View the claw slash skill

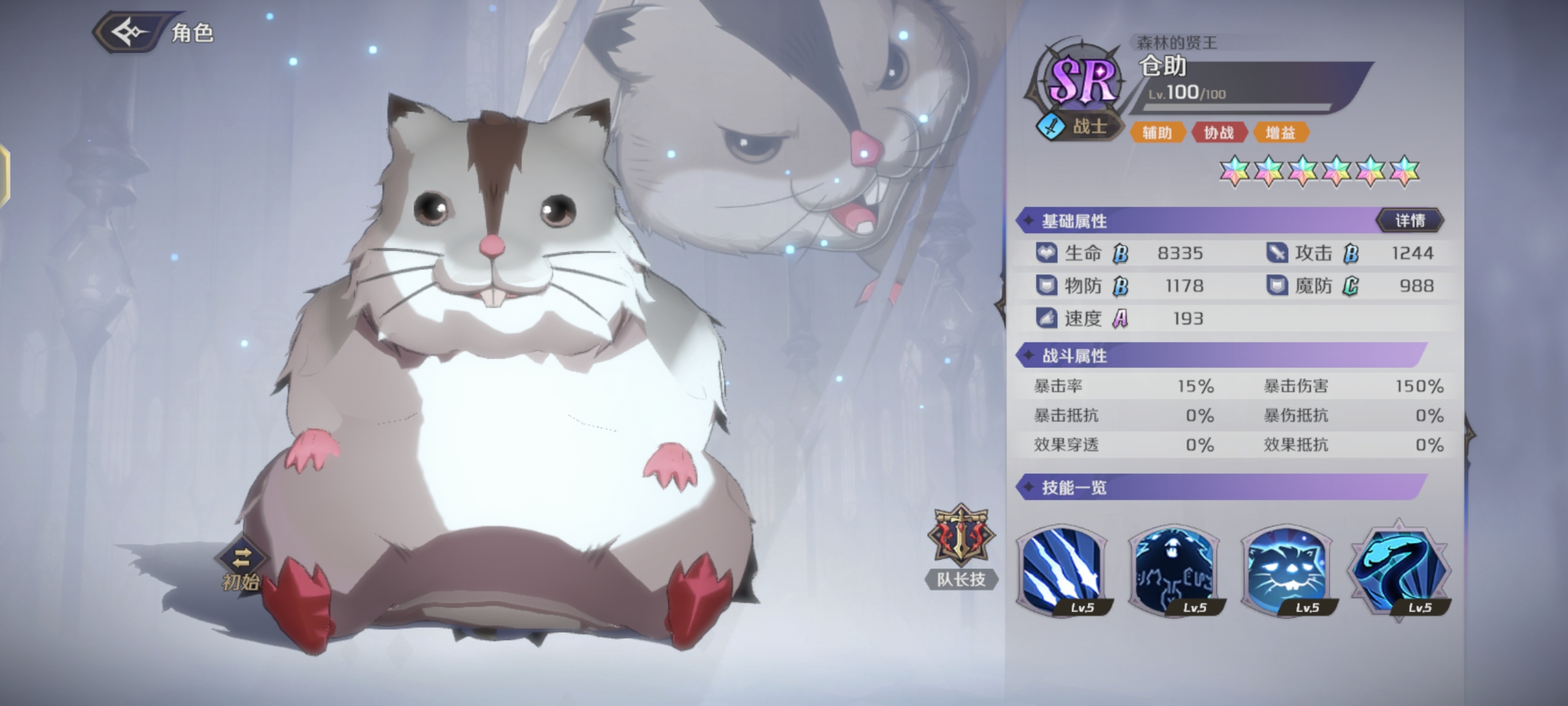point(1062,571)
